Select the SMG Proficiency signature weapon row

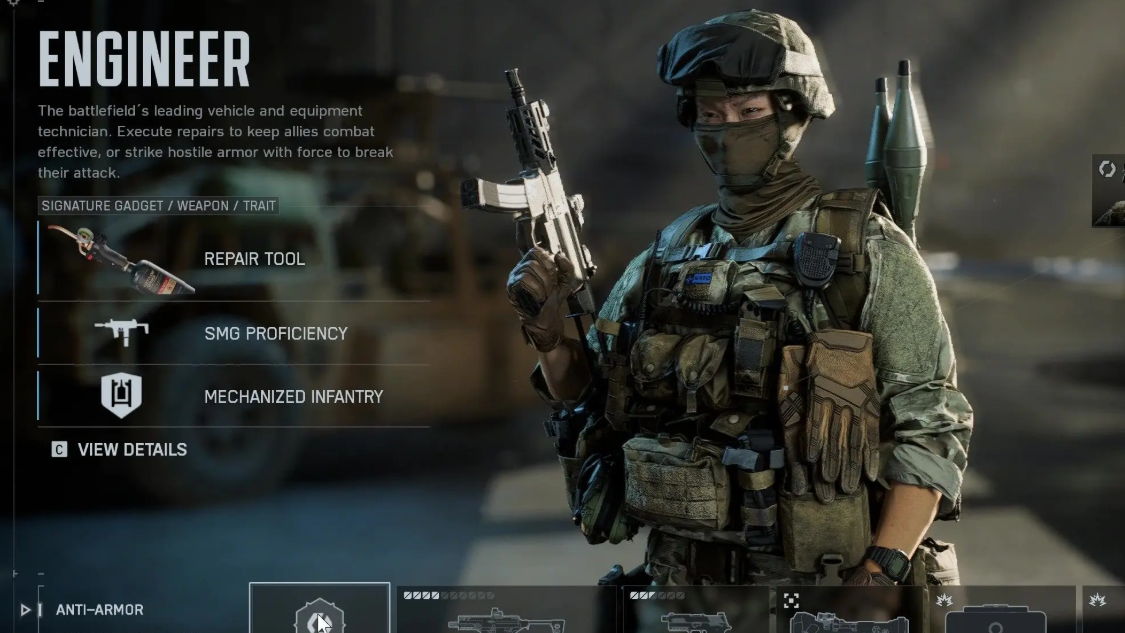click(235, 333)
